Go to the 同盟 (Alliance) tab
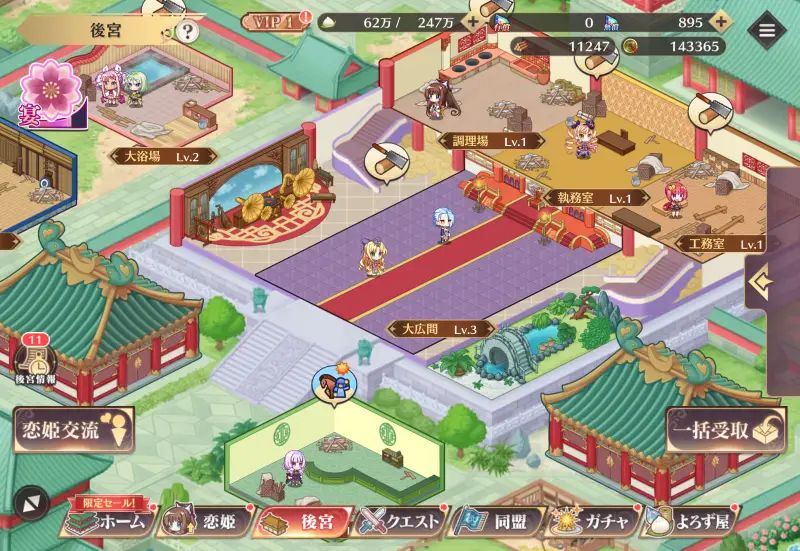 pos(498,521)
